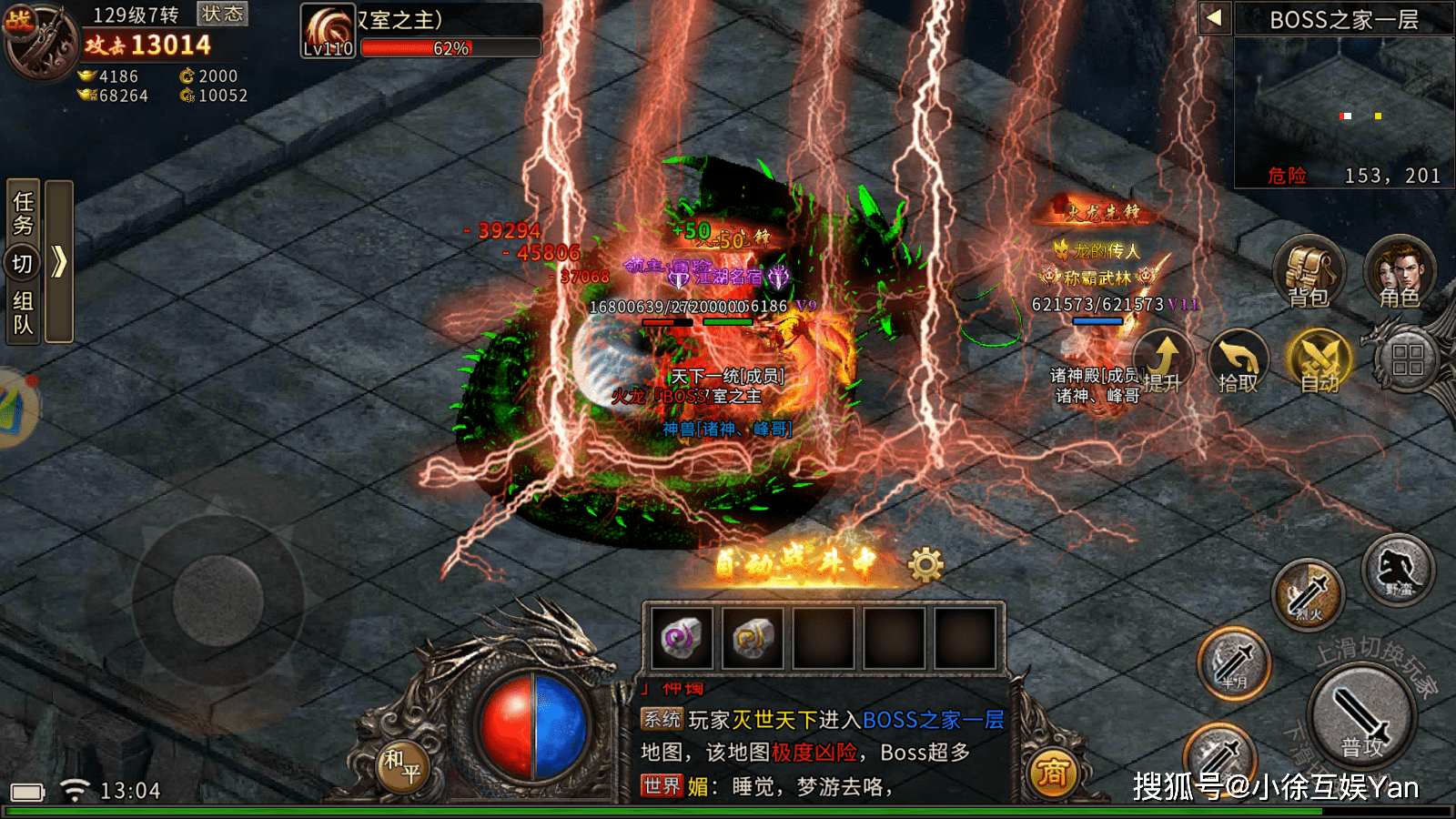Activate the 烈火 flame sword skill
The width and height of the screenshot is (1456, 819).
click(1309, 596)
